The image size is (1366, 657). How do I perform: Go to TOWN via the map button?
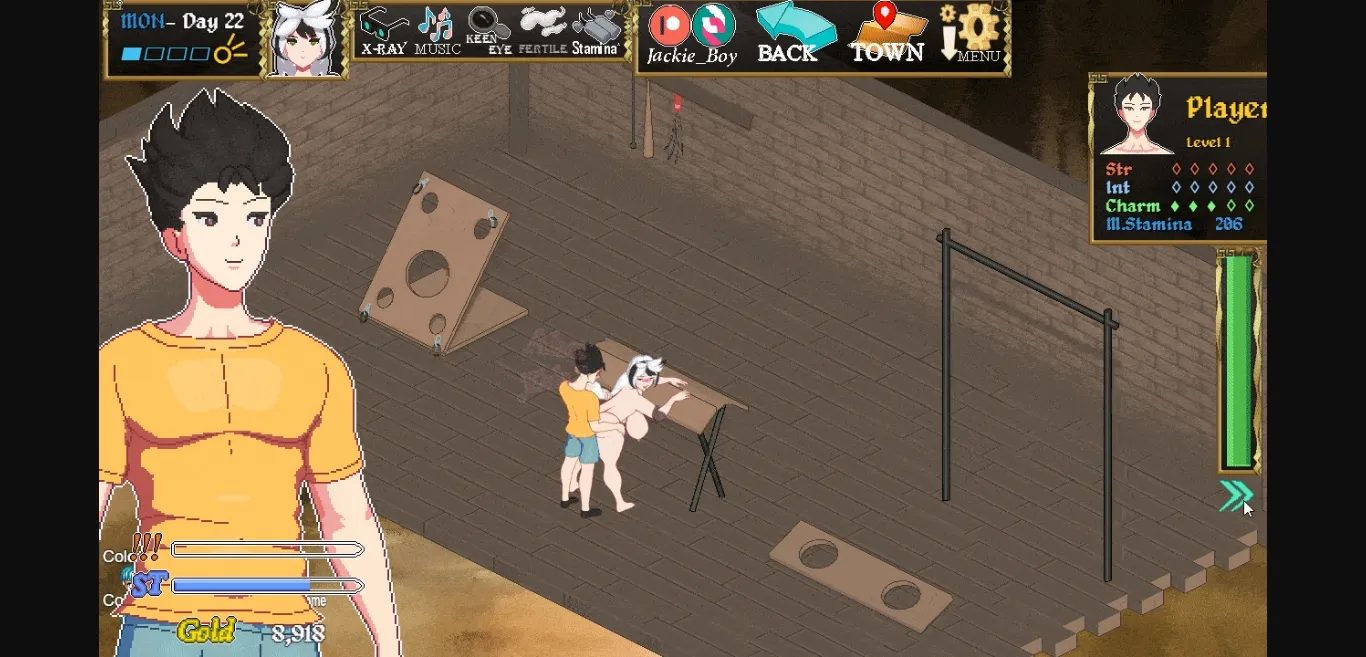pos(886,32)
